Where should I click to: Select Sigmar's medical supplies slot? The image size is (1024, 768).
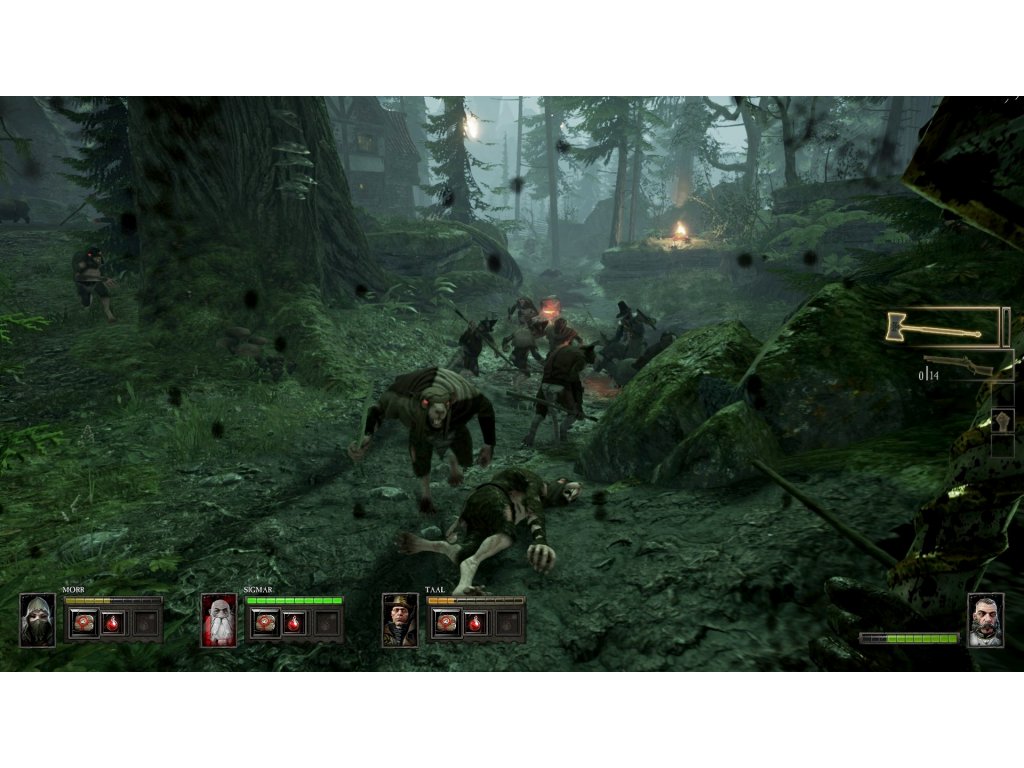pyautogui.click(x=264, y=623)
